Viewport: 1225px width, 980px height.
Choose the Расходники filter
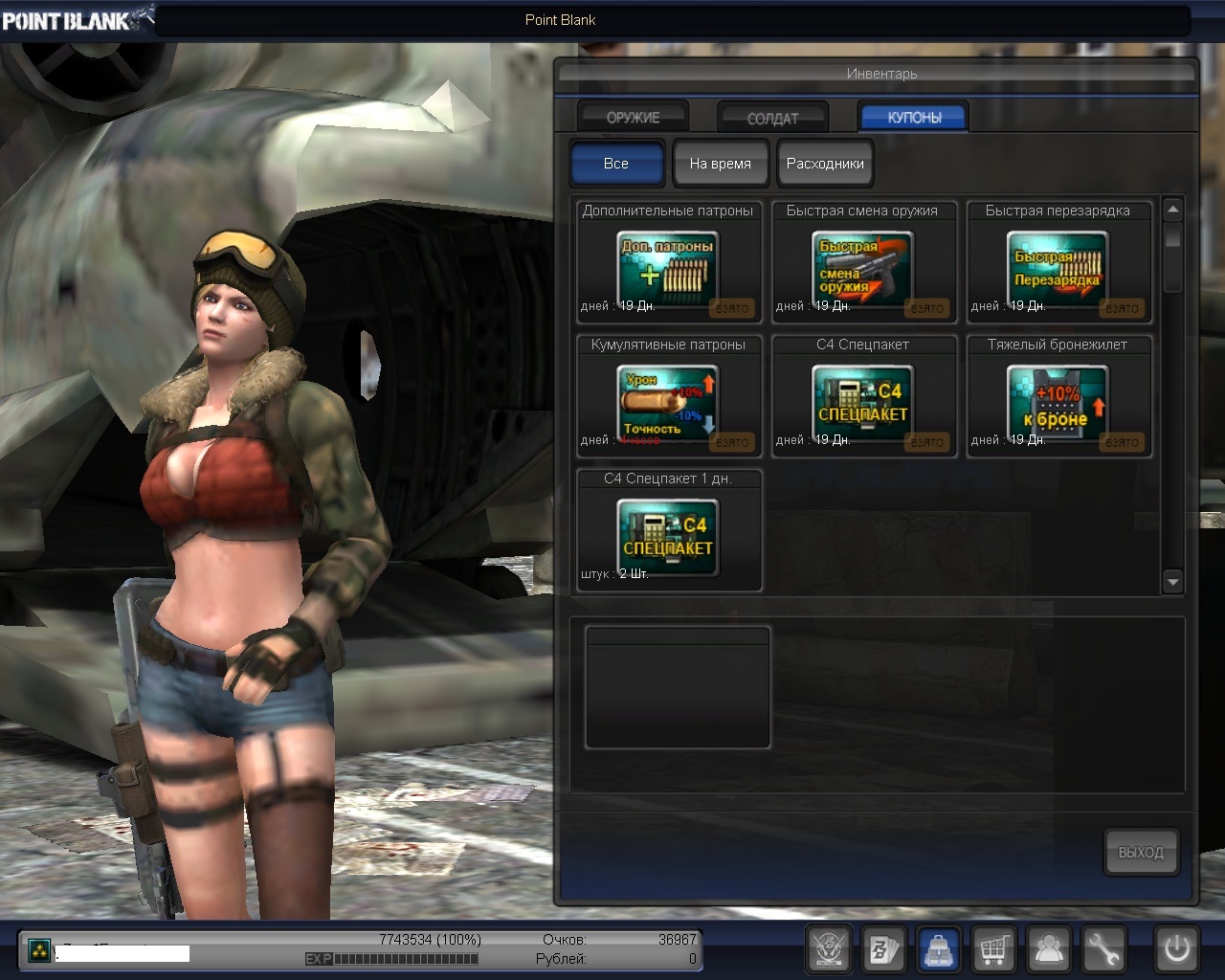pos(825,164)
